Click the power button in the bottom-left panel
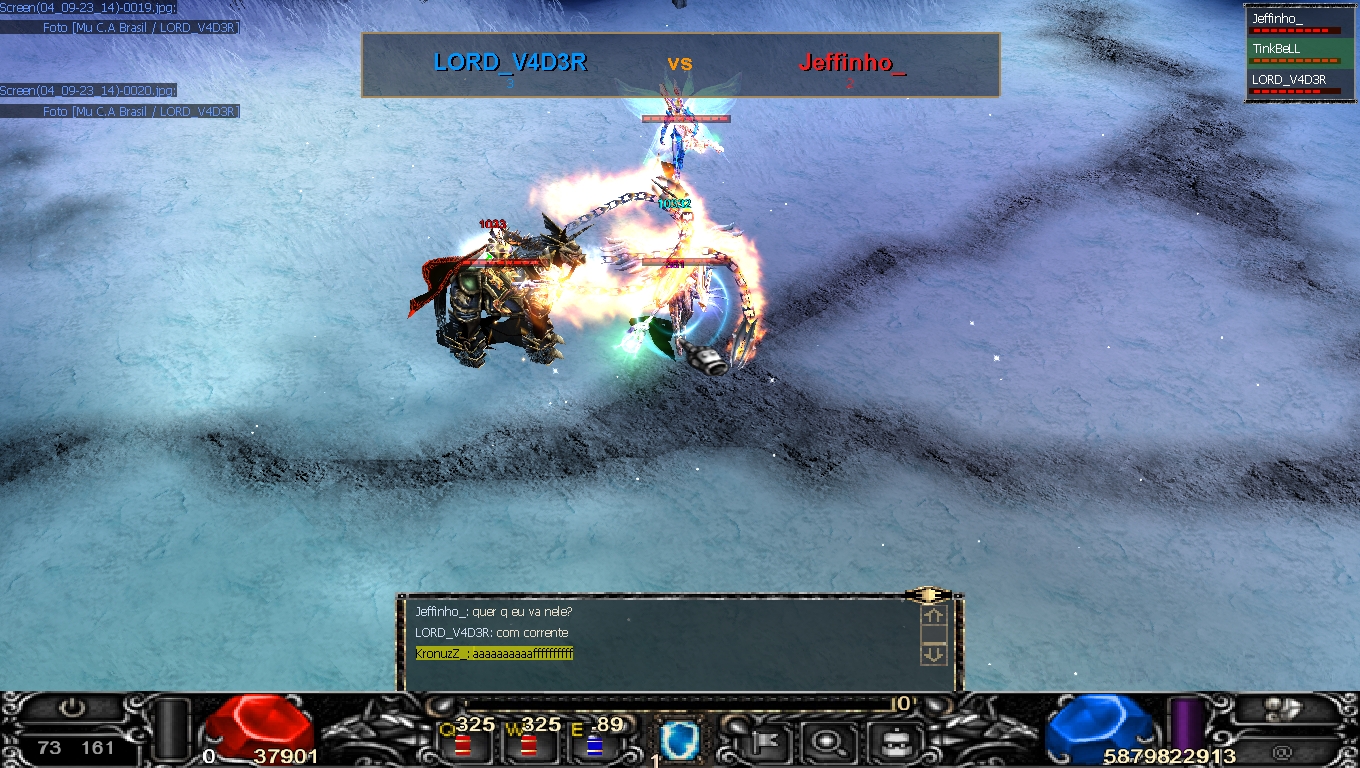1360x768 pixels. pos(71,708)
